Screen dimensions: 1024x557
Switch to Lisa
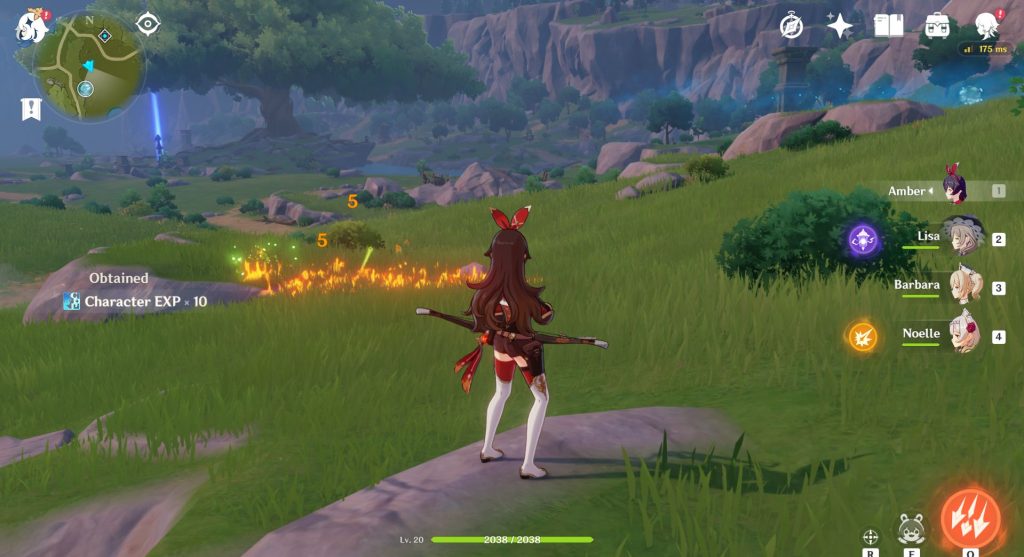pos(964,237)
